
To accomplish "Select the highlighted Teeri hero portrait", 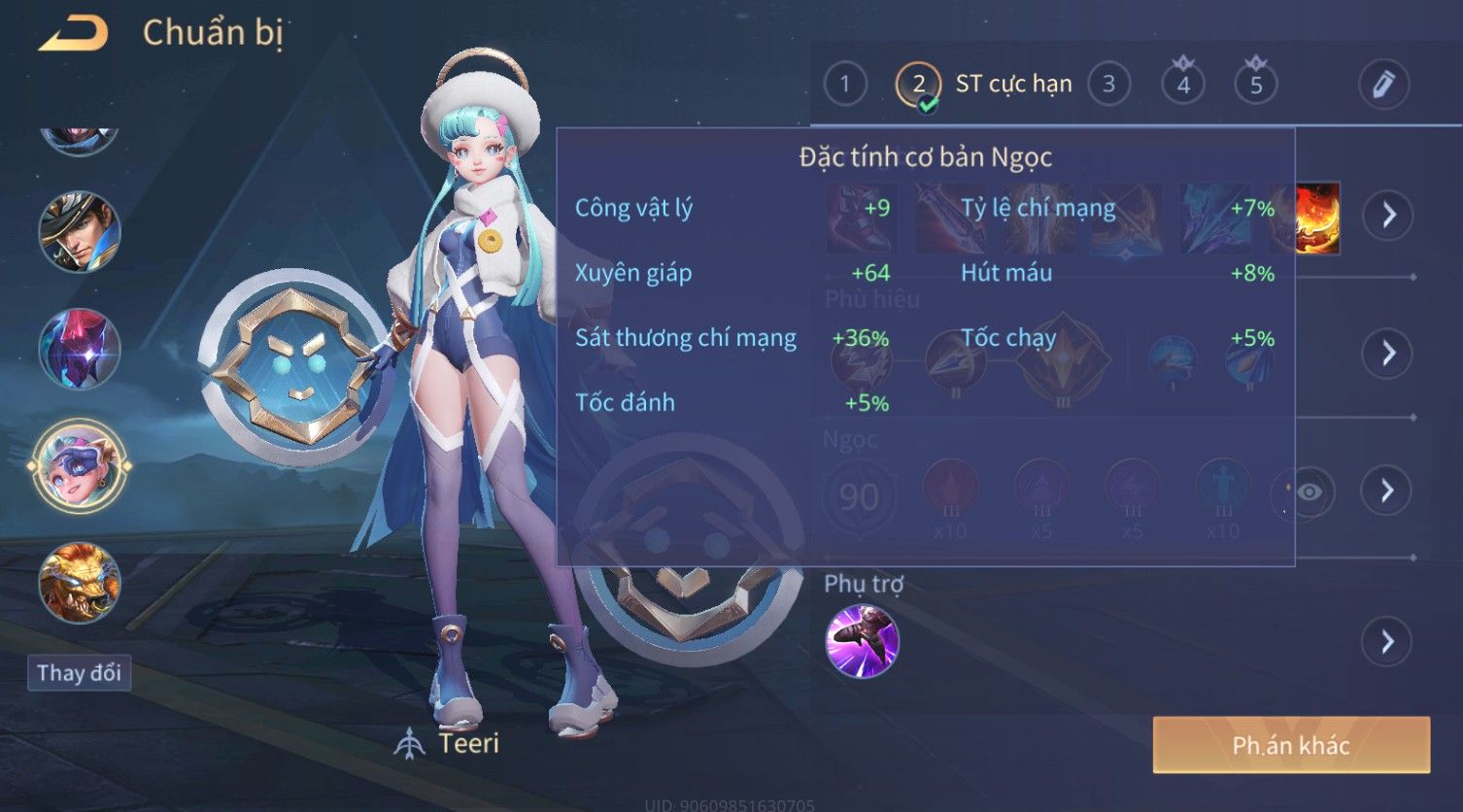I will pos(80,465).
